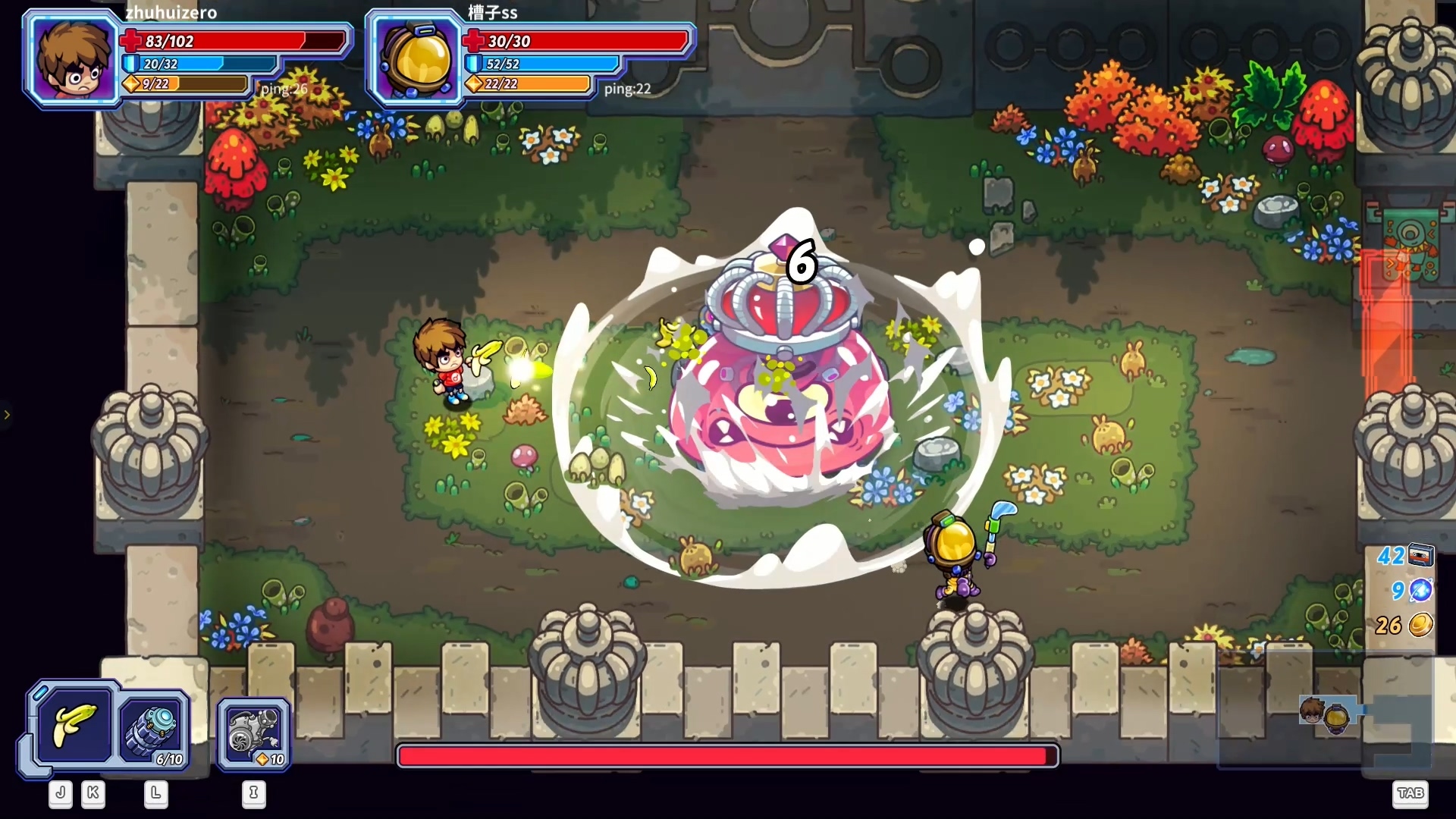The height and width of the screenshot is (819, 1456).
Task: Select the blue orb currency icon showing 9
Action: click(x=1422, y=591)
